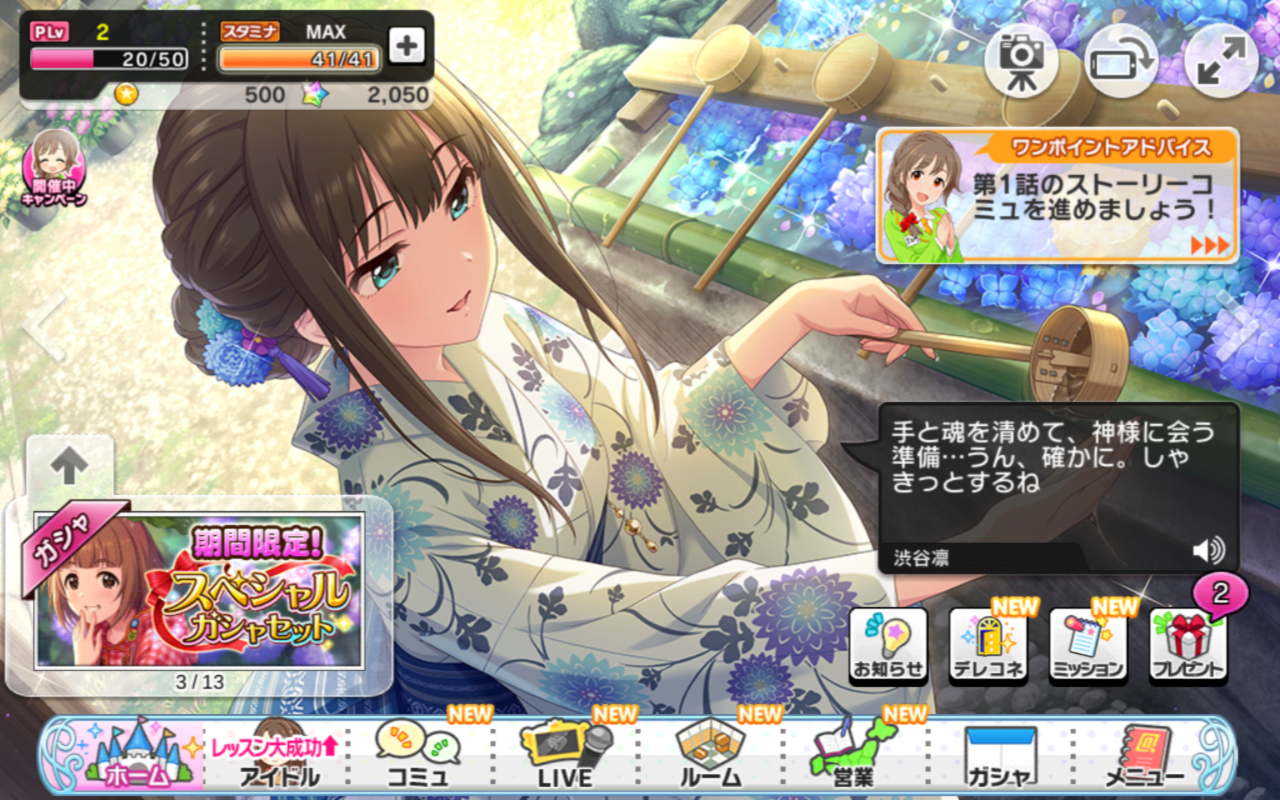This screenshot has height=800, width=1280.
Task: Open the メニュー menu tab
Action: 1145,757
